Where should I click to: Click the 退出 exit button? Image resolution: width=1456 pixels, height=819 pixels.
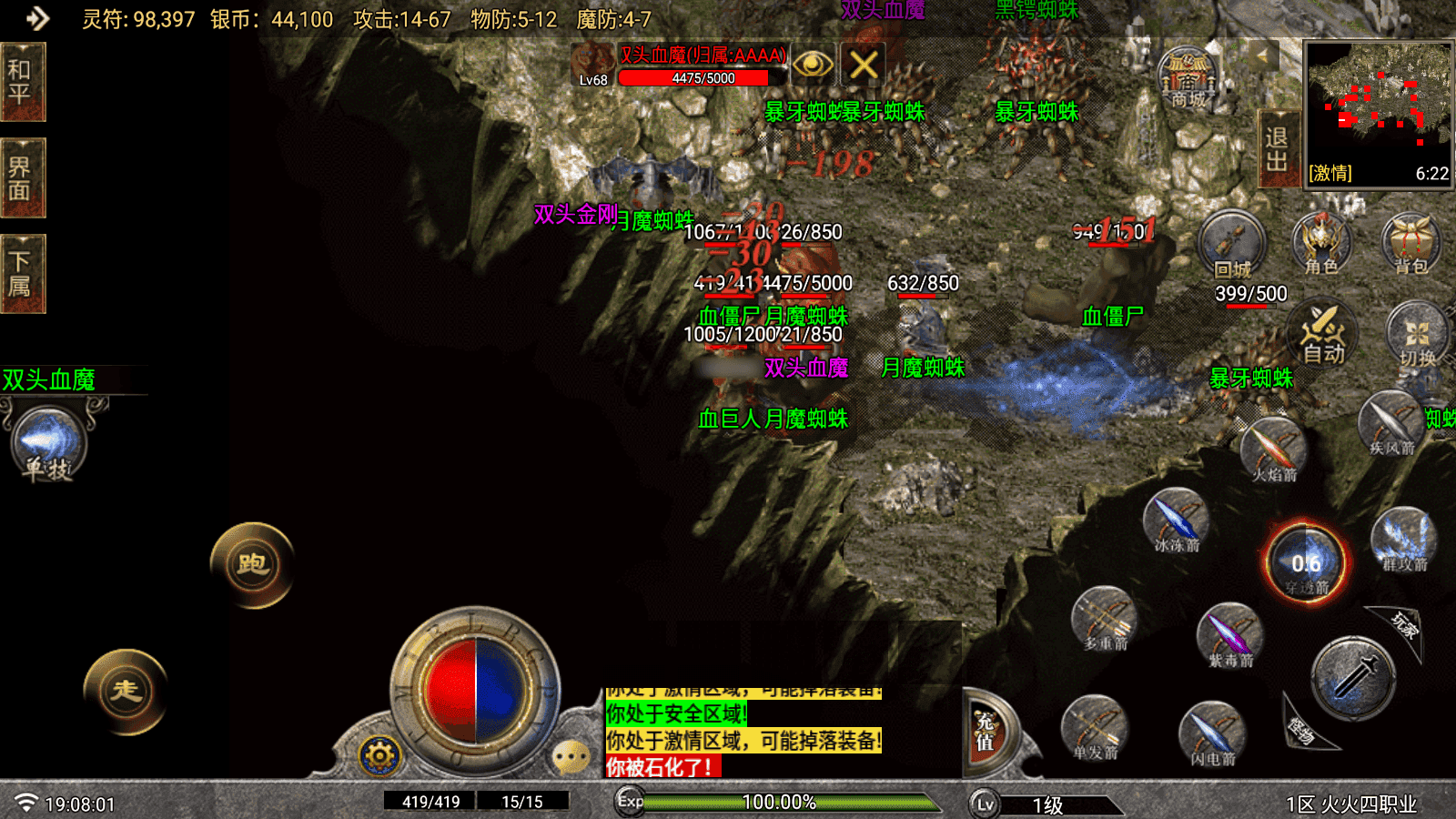[x=1277, y=149]
